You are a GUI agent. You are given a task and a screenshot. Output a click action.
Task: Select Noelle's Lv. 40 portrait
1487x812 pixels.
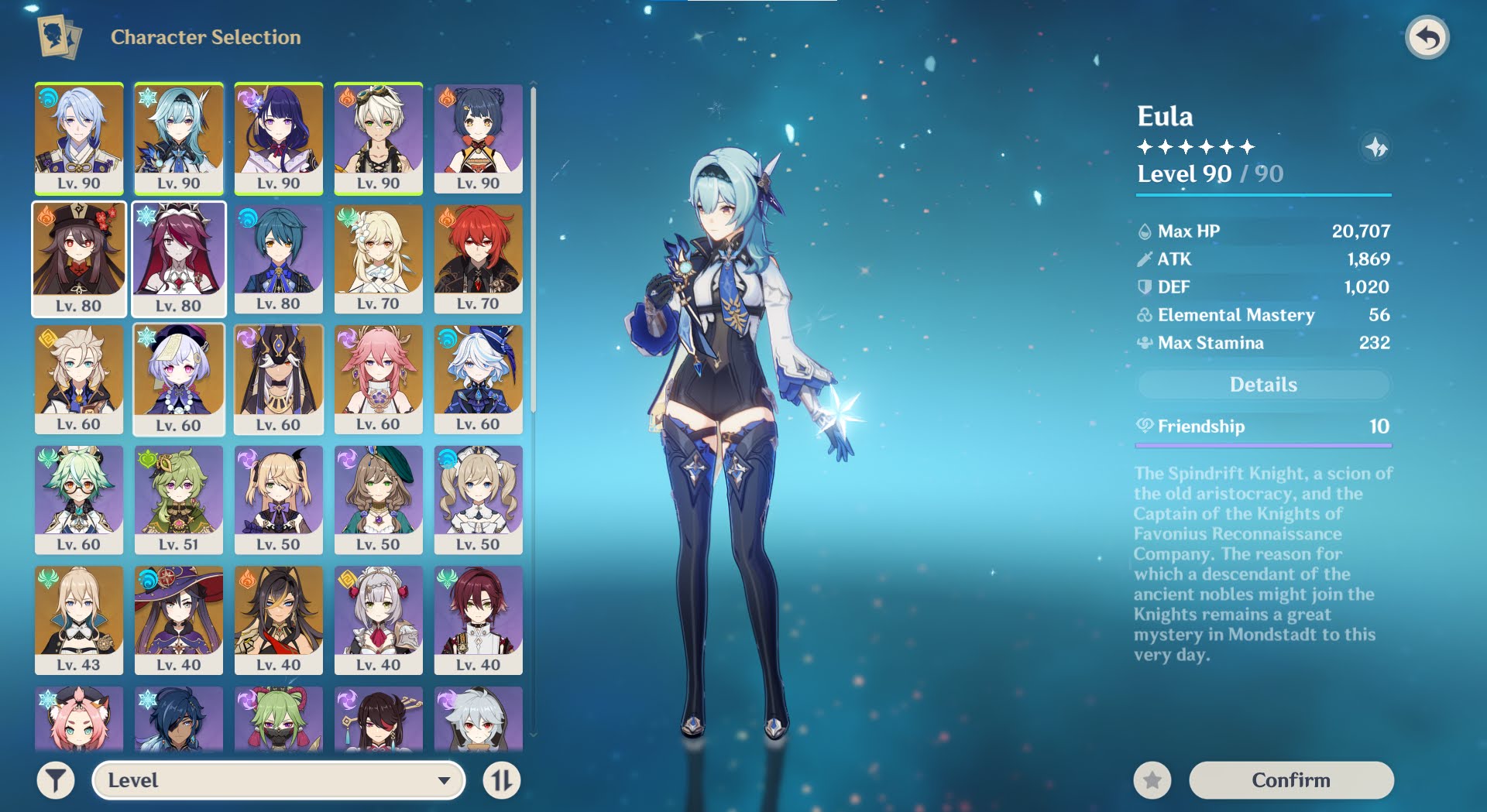(379, 620)
